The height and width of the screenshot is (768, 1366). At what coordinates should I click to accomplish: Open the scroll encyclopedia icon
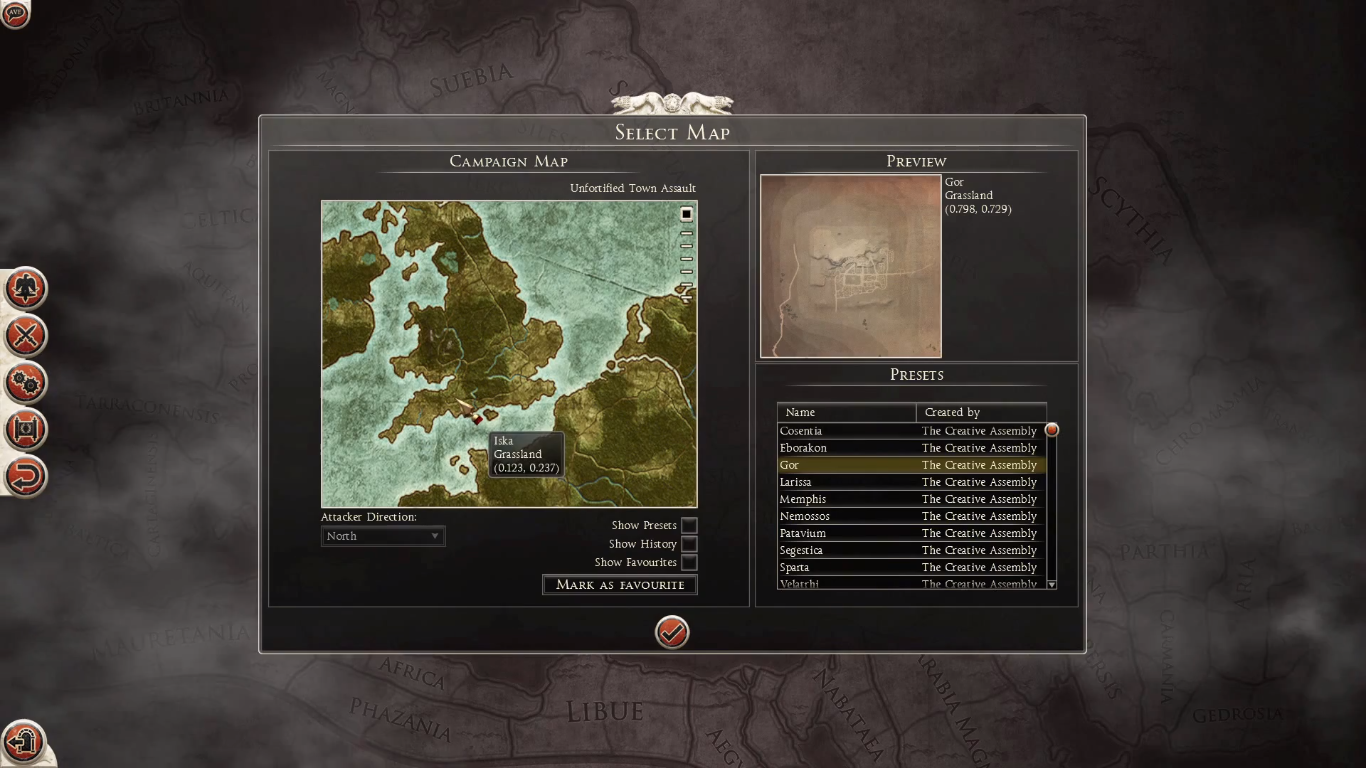[25, 429]
